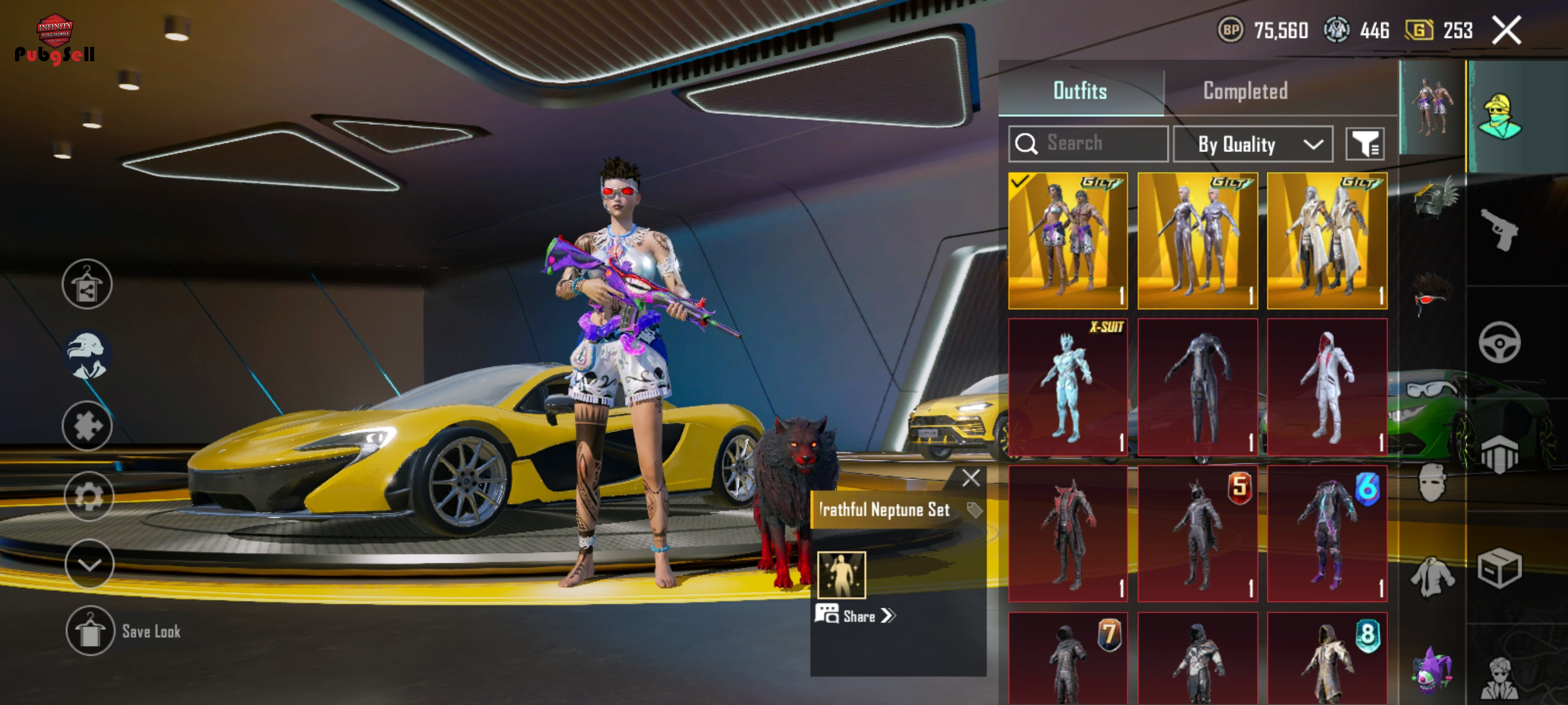Open the By Quality sort dropdown
The image size is (1568, 705).
1253,144
